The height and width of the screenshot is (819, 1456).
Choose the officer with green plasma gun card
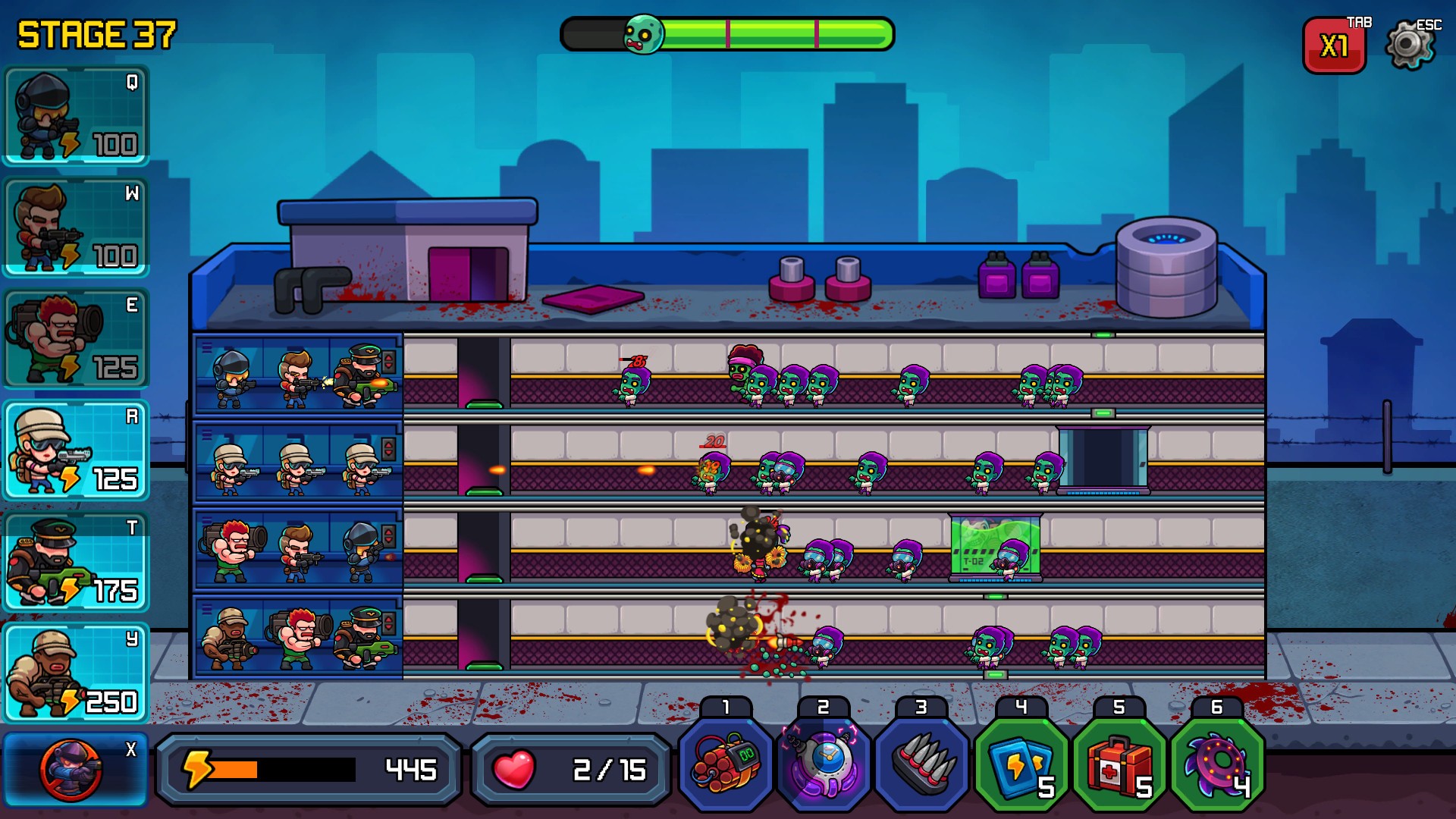[x=76, y=561]
